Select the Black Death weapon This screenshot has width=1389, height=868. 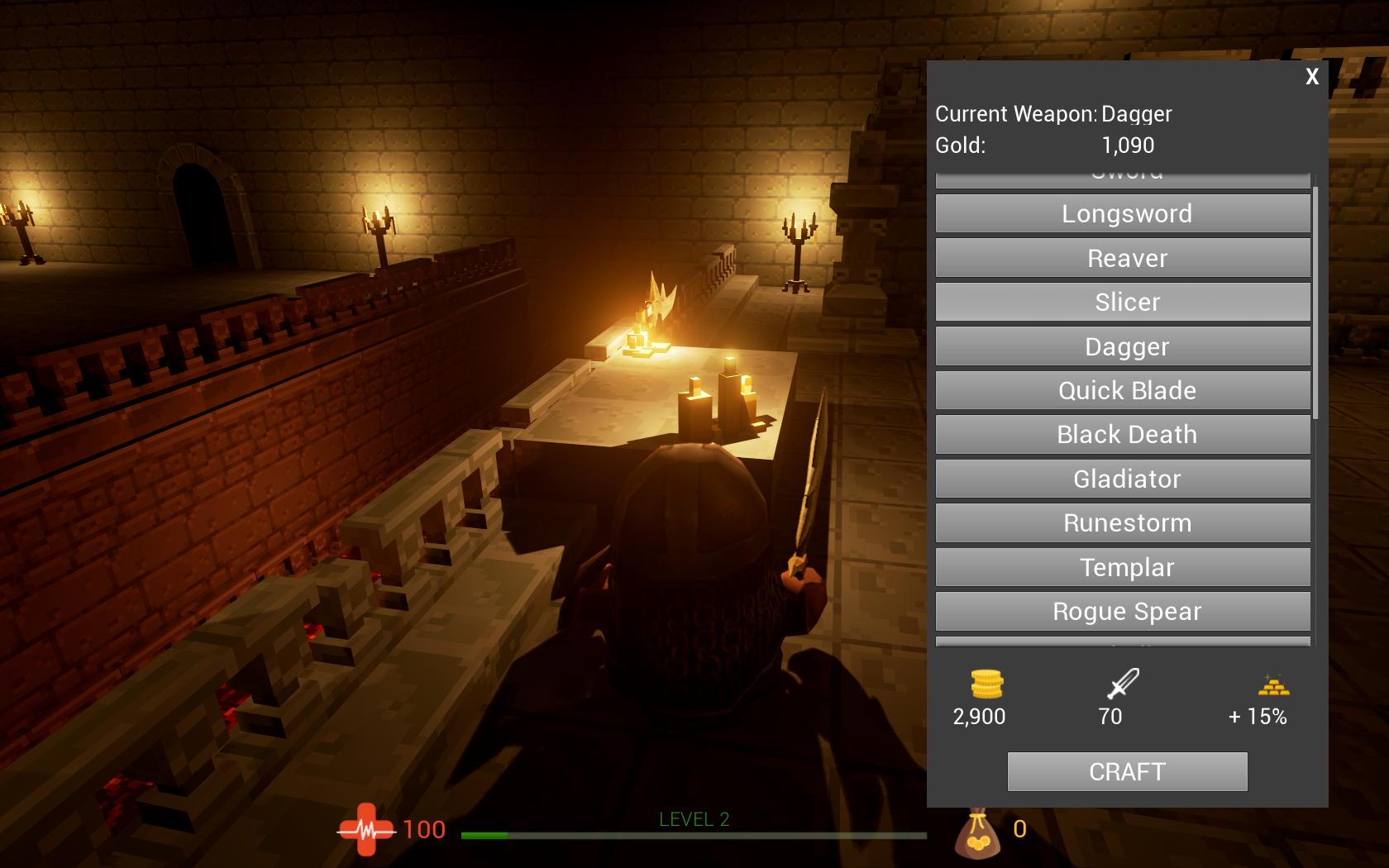click(1123, 435)
